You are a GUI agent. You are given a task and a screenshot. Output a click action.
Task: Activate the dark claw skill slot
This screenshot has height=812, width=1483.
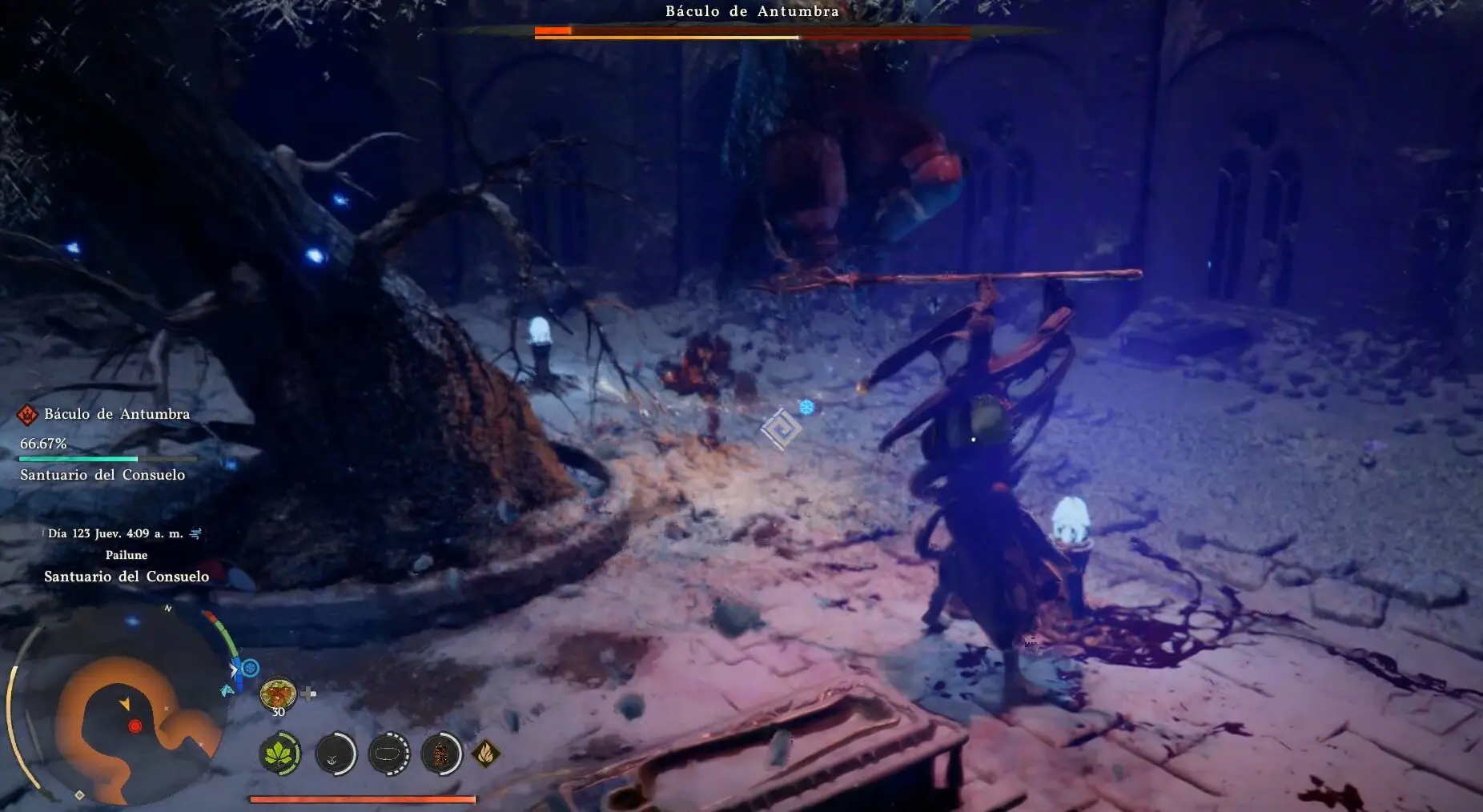point(335,754)
